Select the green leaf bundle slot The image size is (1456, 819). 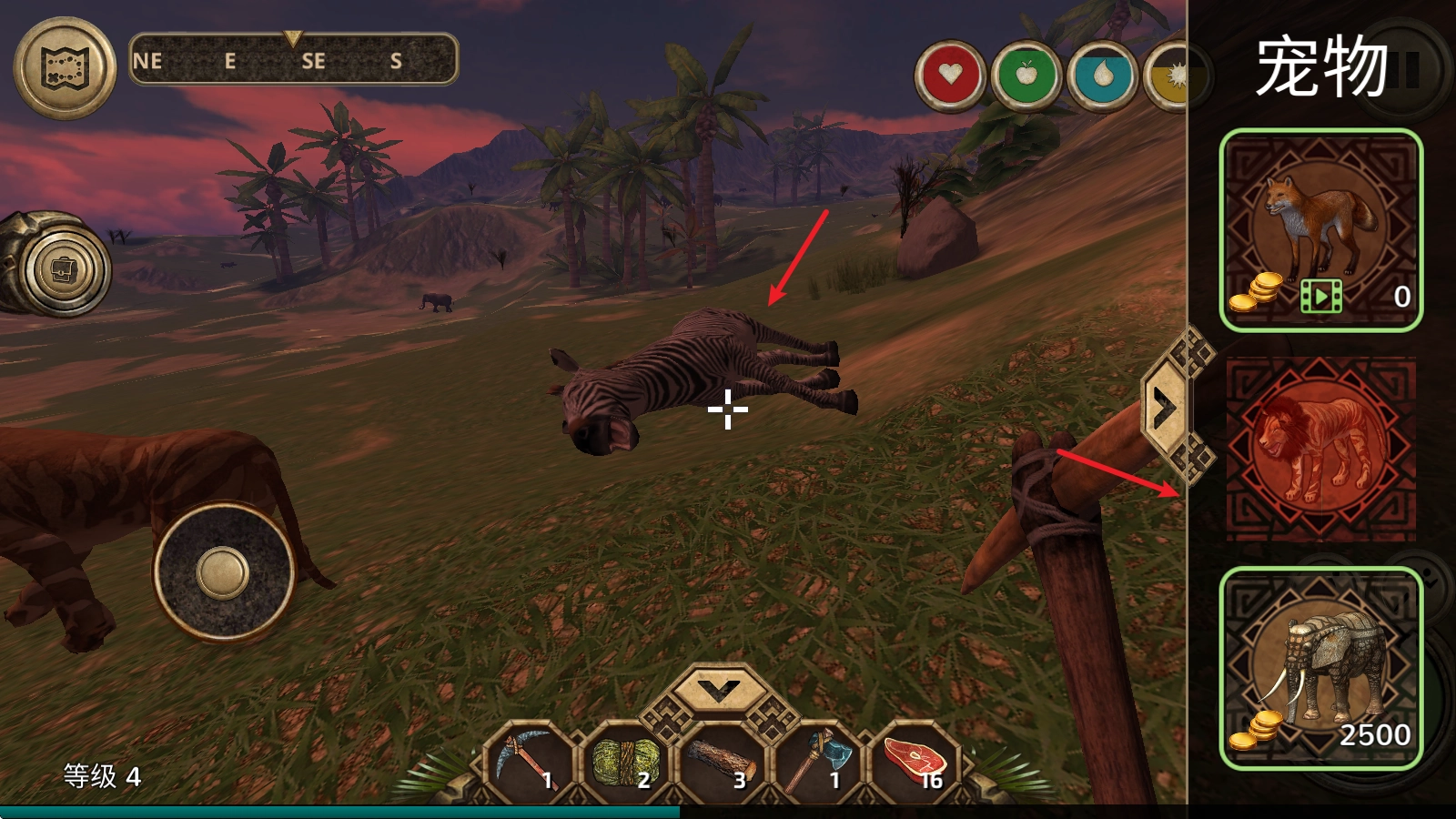pos(624,761)
